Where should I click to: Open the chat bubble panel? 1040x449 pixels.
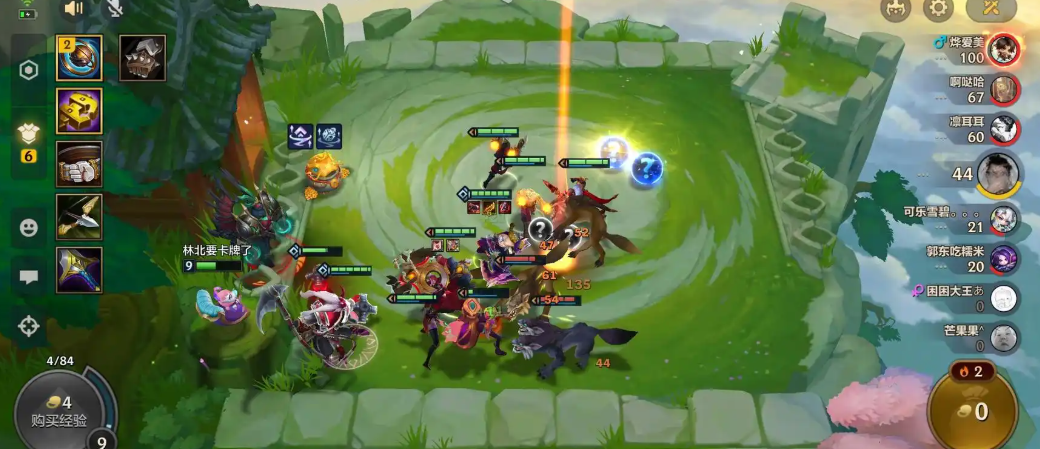coord(29,276)
